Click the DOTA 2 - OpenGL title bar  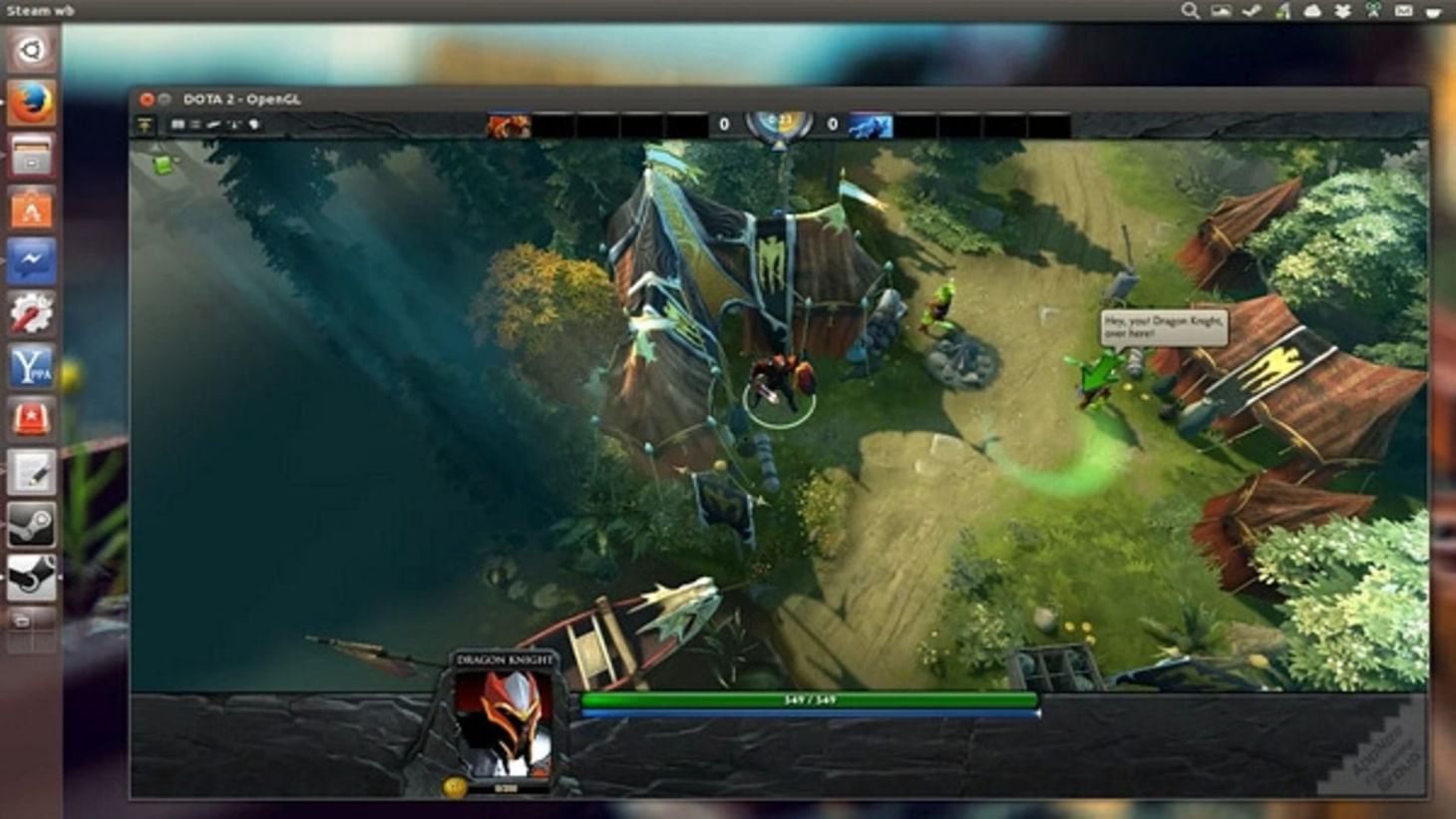click(x=242, y=99)
